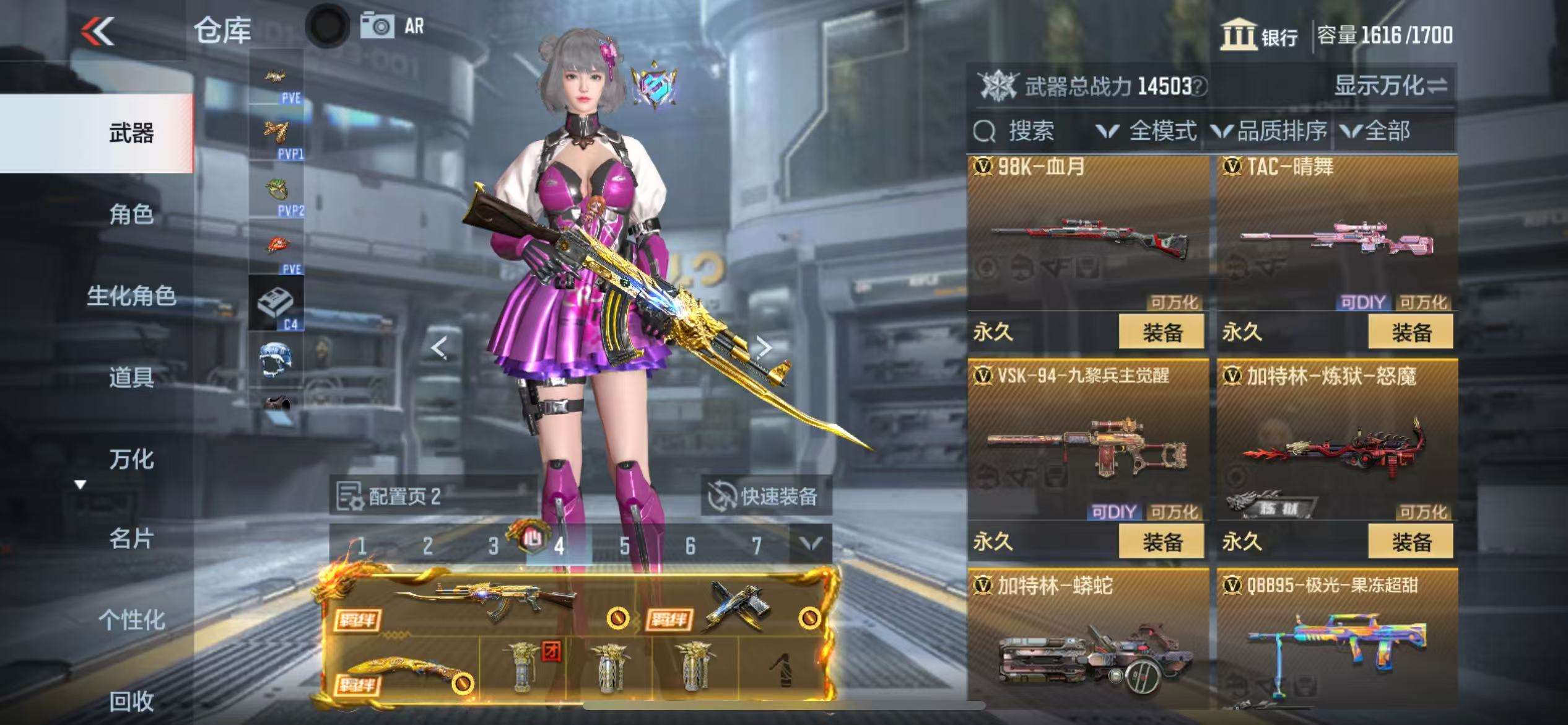Screen dimensions: 1568x725
Task: Switch to the 角色 category tab
Action: click(131, 214)
